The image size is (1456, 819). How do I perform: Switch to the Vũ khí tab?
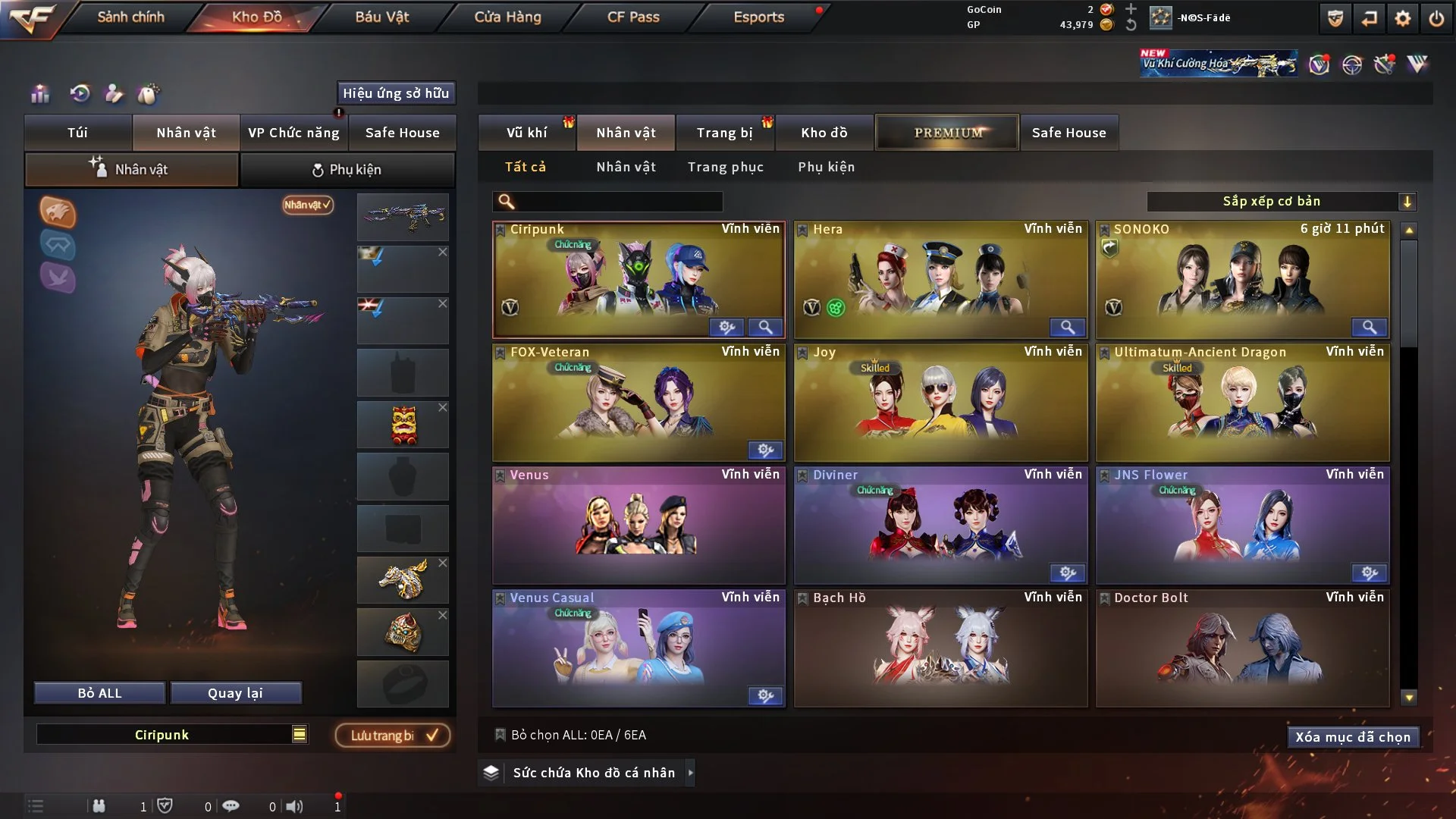click(526, 133)
